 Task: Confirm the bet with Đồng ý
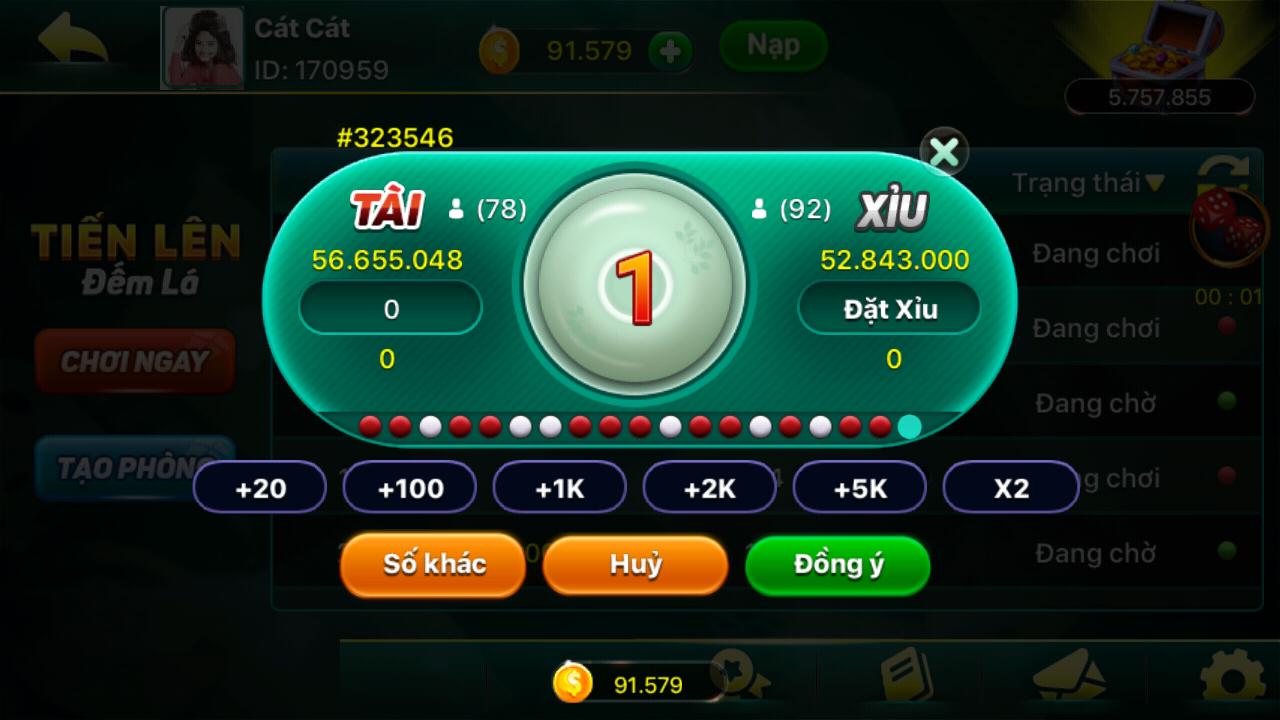tap(838, 565)
